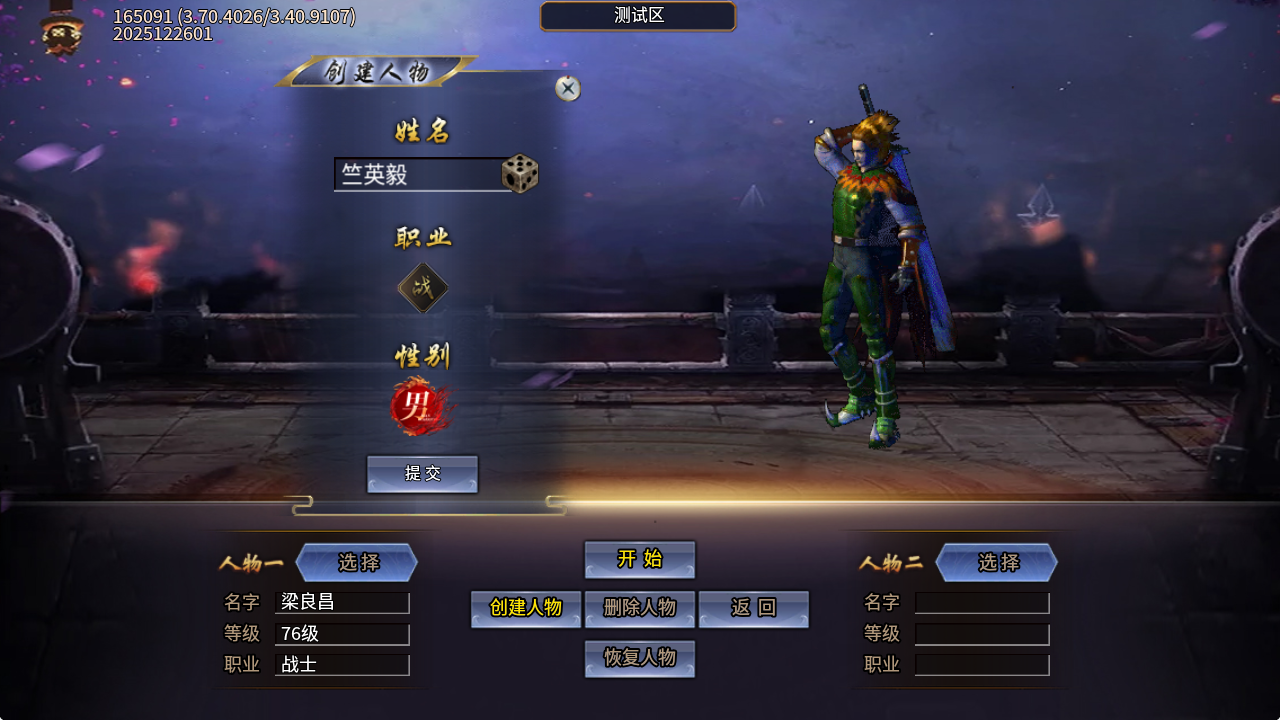Click the character name input field

(420, 174)
